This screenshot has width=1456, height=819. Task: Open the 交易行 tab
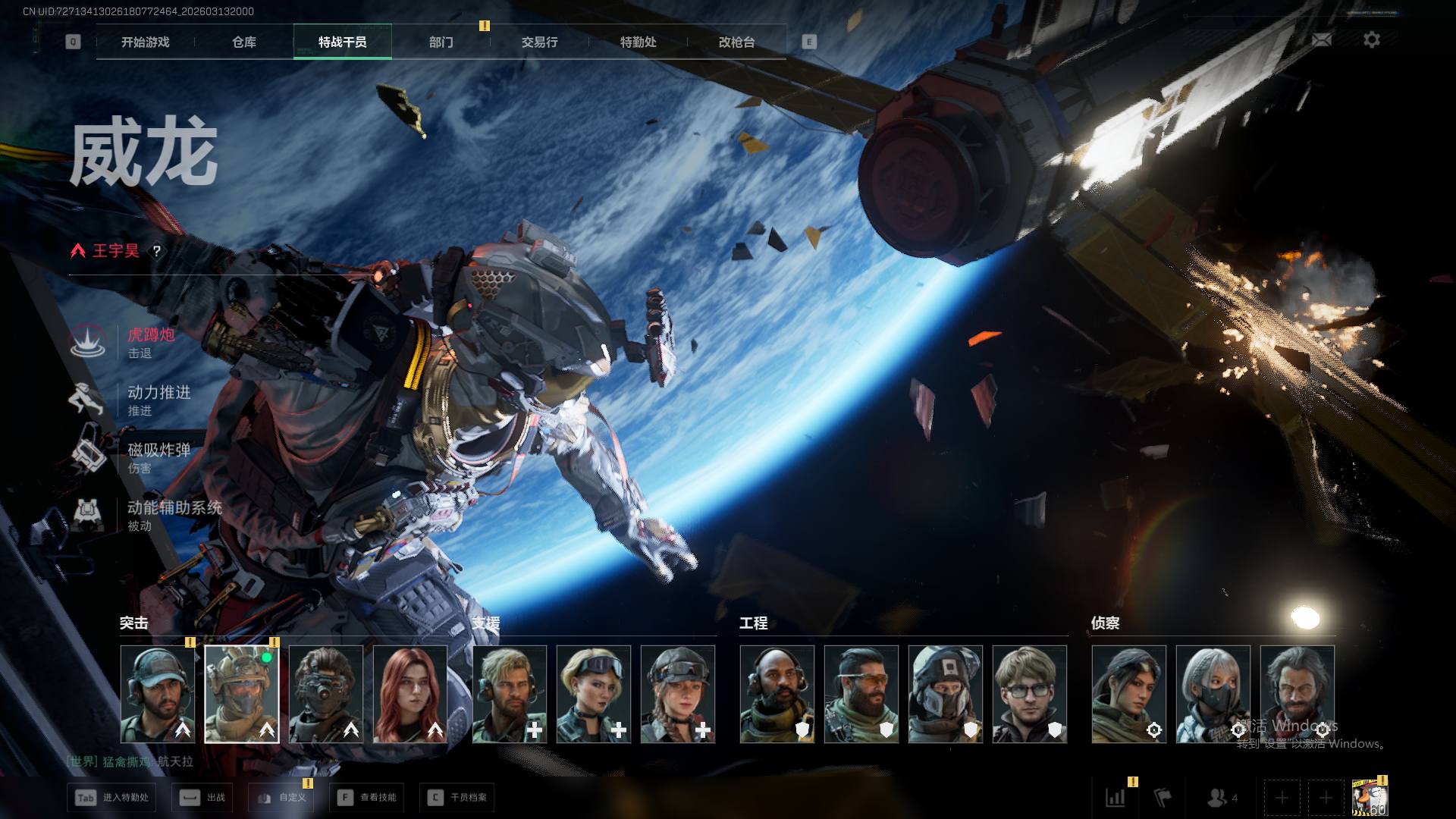pos(540,42)
